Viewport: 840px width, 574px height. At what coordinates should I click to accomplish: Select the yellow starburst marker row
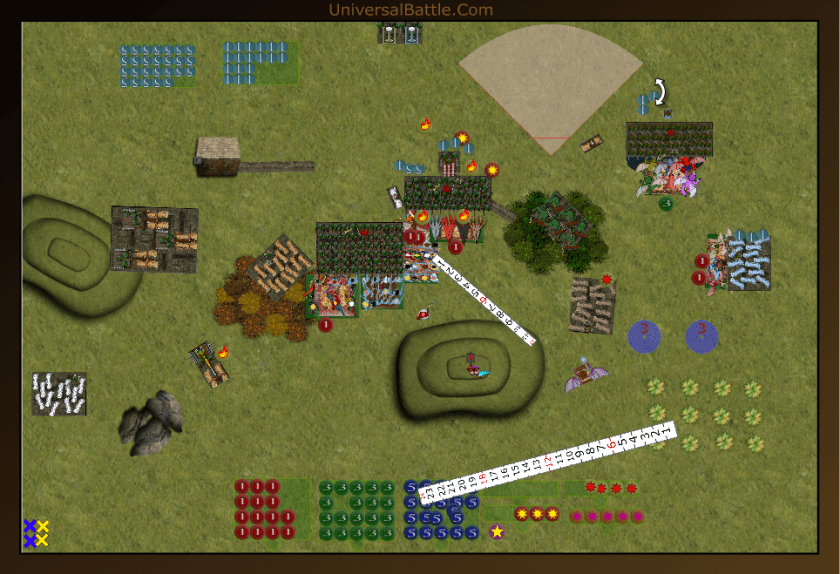tap(536, 514)
